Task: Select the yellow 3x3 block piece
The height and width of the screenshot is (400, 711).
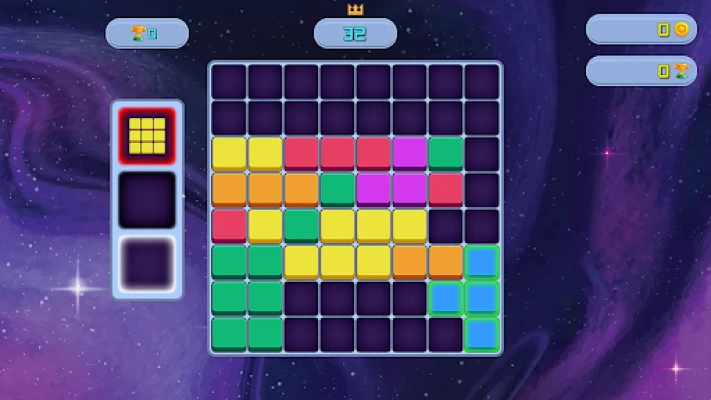Action: (x=147, y=135)
